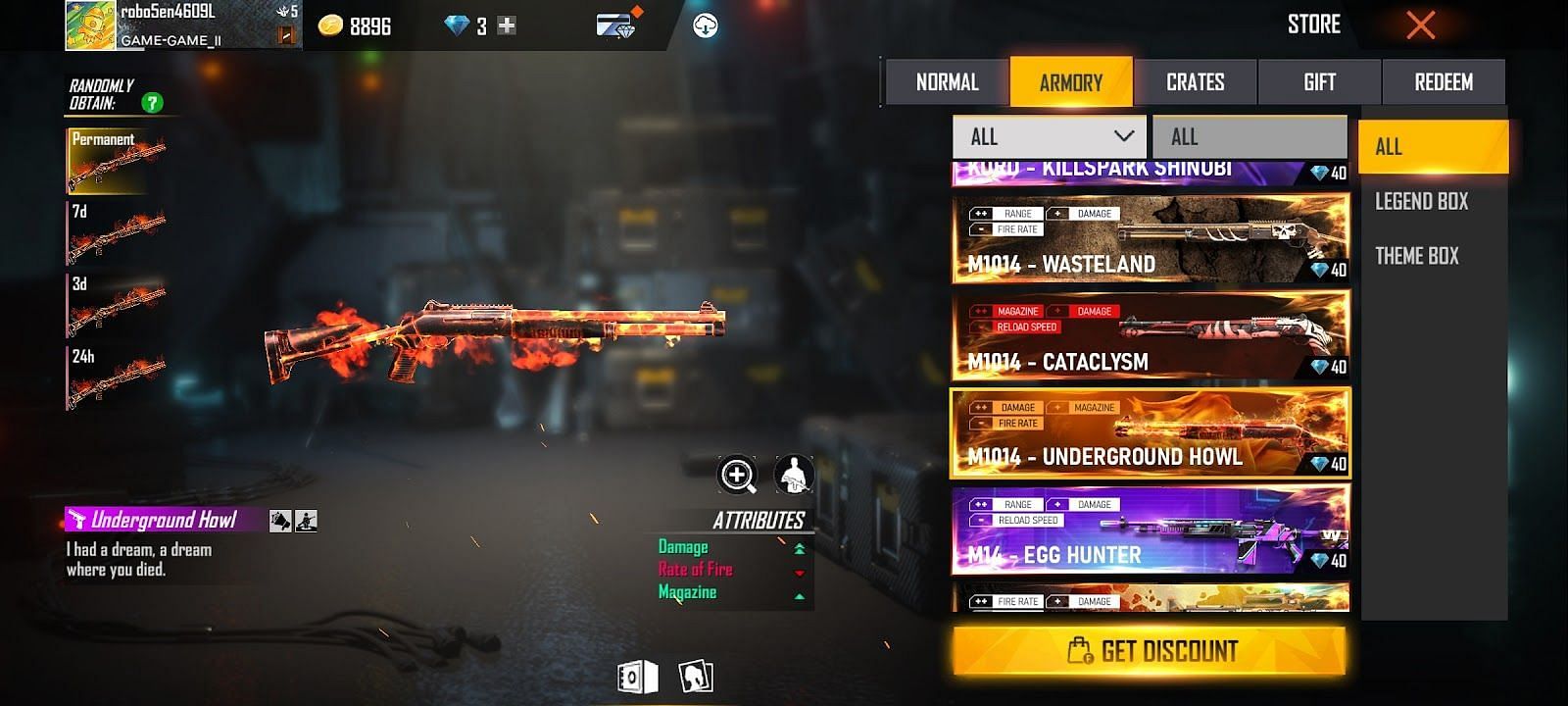Add diamonds with the plus button

pyautogui.click(x=507, y=26)
